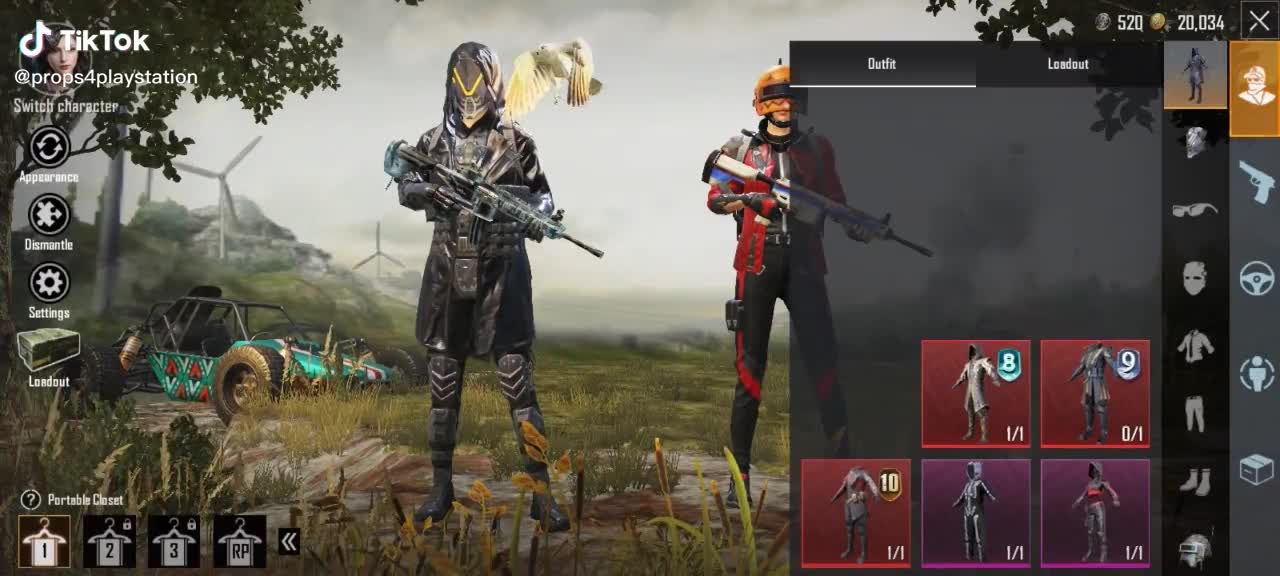Collapse the closet slots with arrow button
This screenshot has height=576, width=1280.
click(x=289, y=542)
